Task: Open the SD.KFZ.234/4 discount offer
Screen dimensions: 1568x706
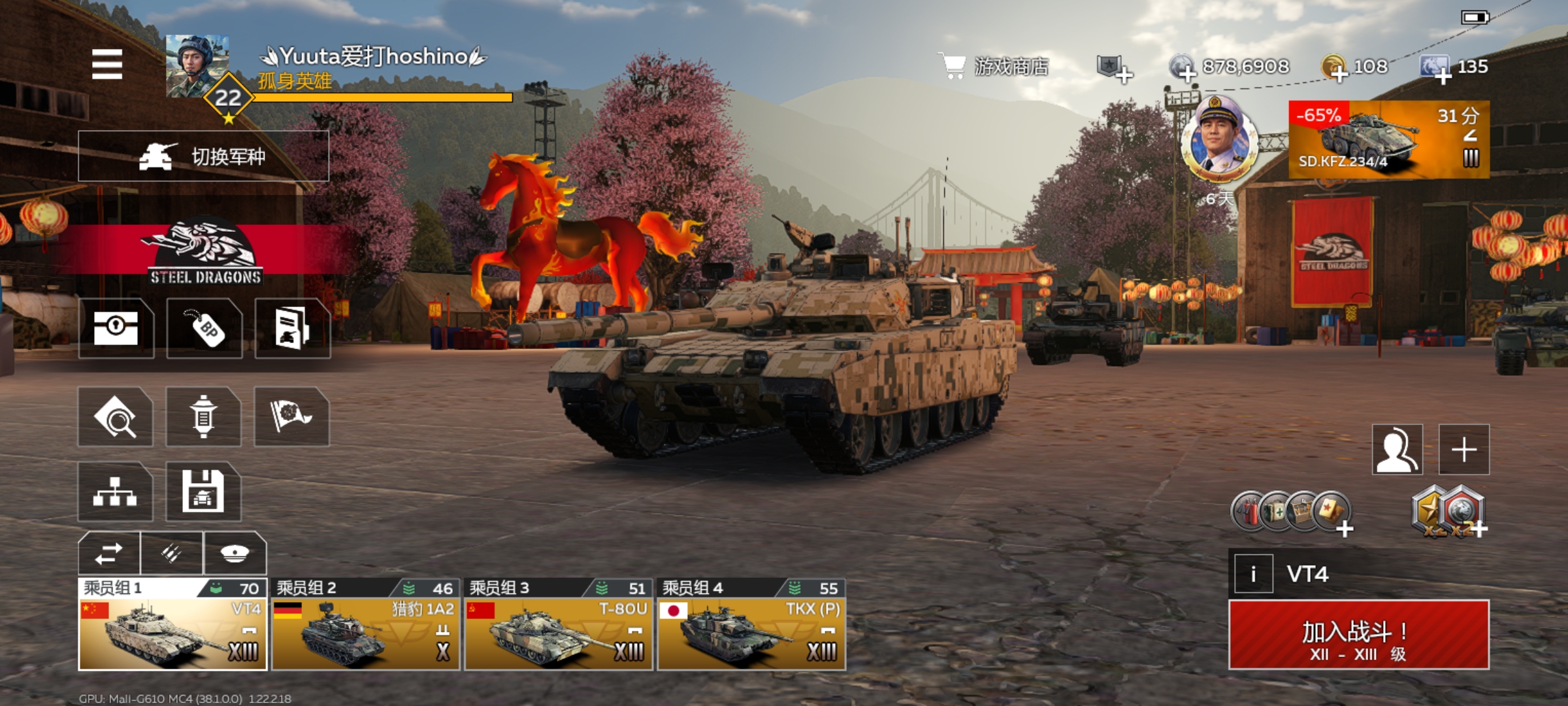Action: (x=1388, y=139)
